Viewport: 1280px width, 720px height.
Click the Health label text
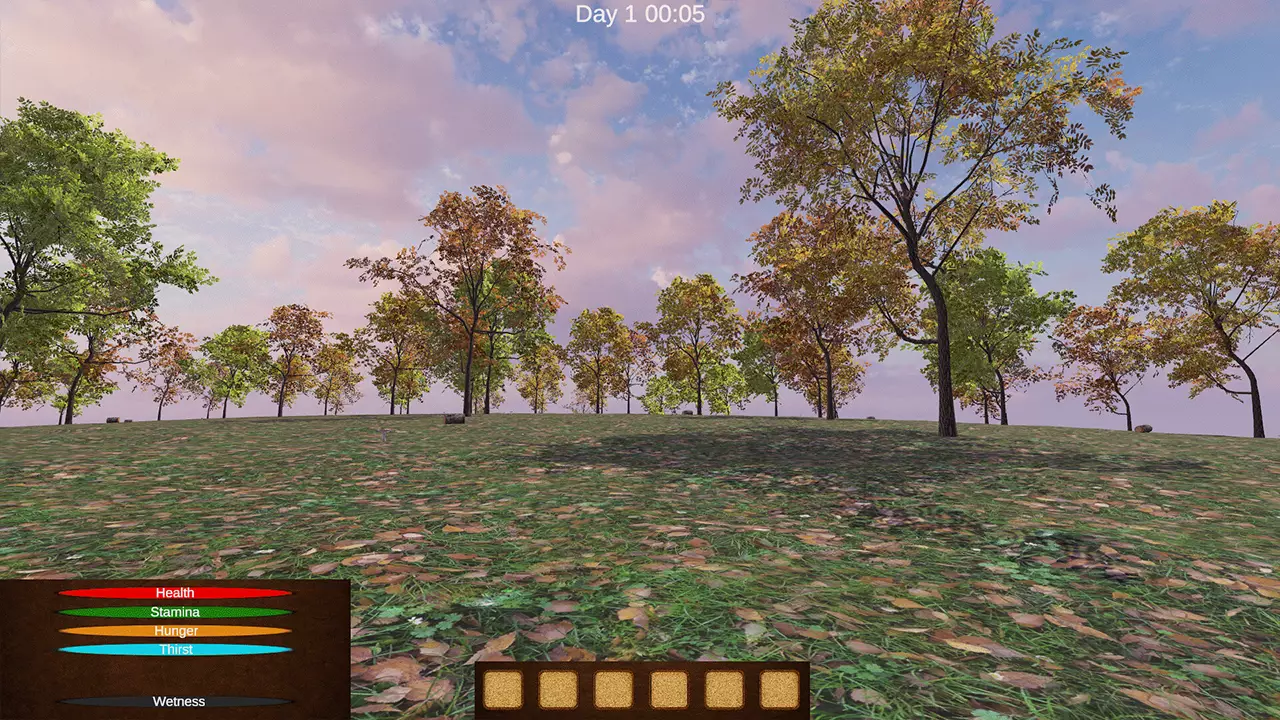pos(175,592)
